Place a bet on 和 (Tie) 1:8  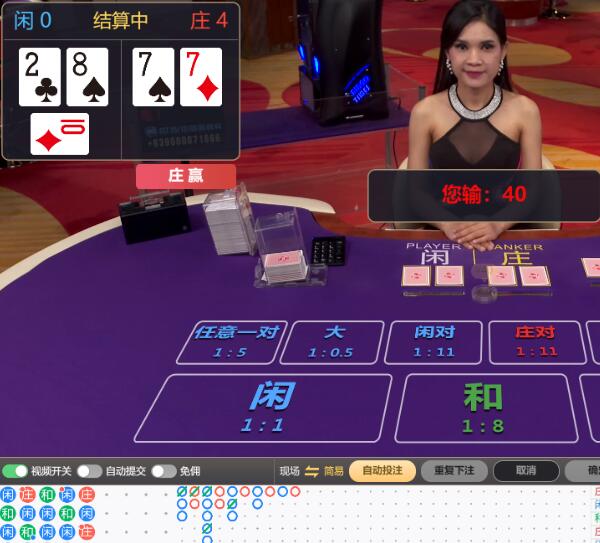coord(484,407)
